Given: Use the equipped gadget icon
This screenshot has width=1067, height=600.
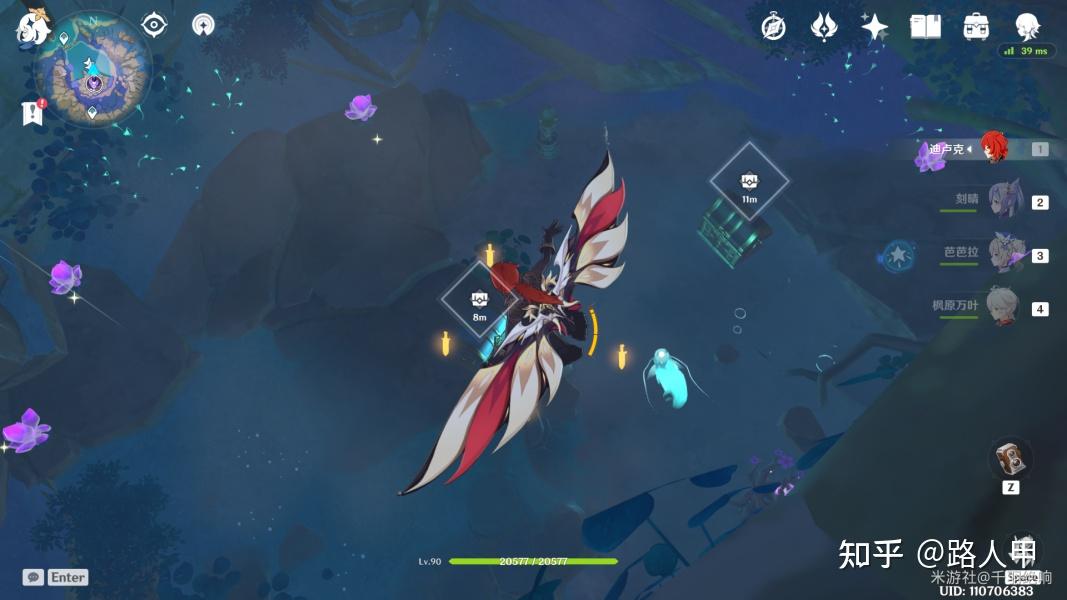Looking at the screenshot, I should 1011,459.
